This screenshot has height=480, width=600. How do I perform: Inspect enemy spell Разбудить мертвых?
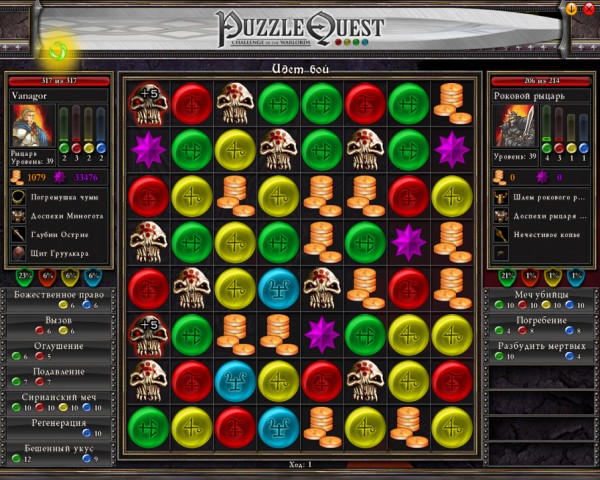pos(540,346)
